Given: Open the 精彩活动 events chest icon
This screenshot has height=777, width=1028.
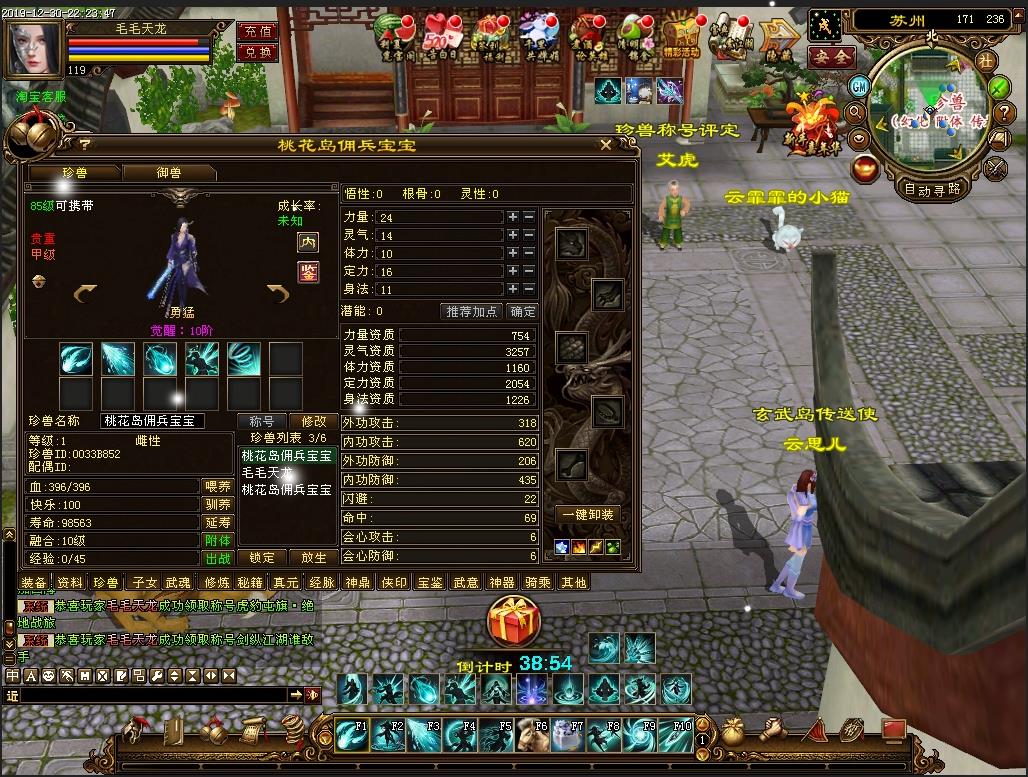Looking at the screenshot, I should pos(684,37).
